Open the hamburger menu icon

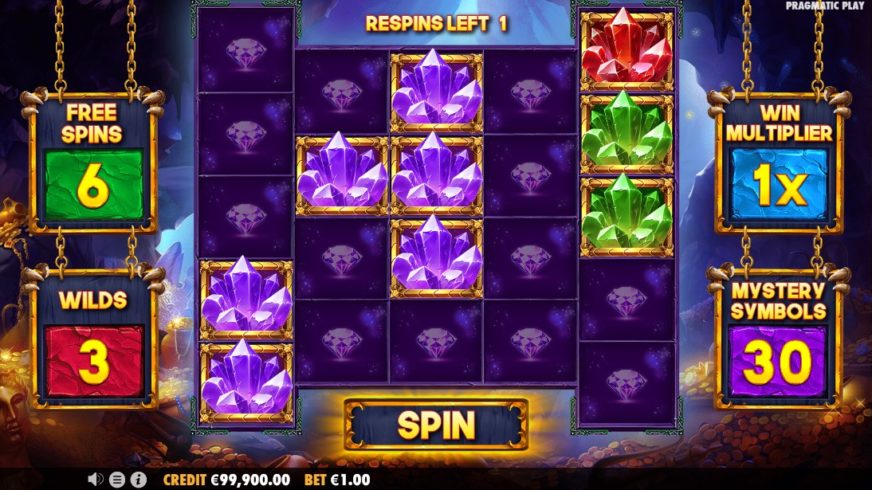[117, 479]
